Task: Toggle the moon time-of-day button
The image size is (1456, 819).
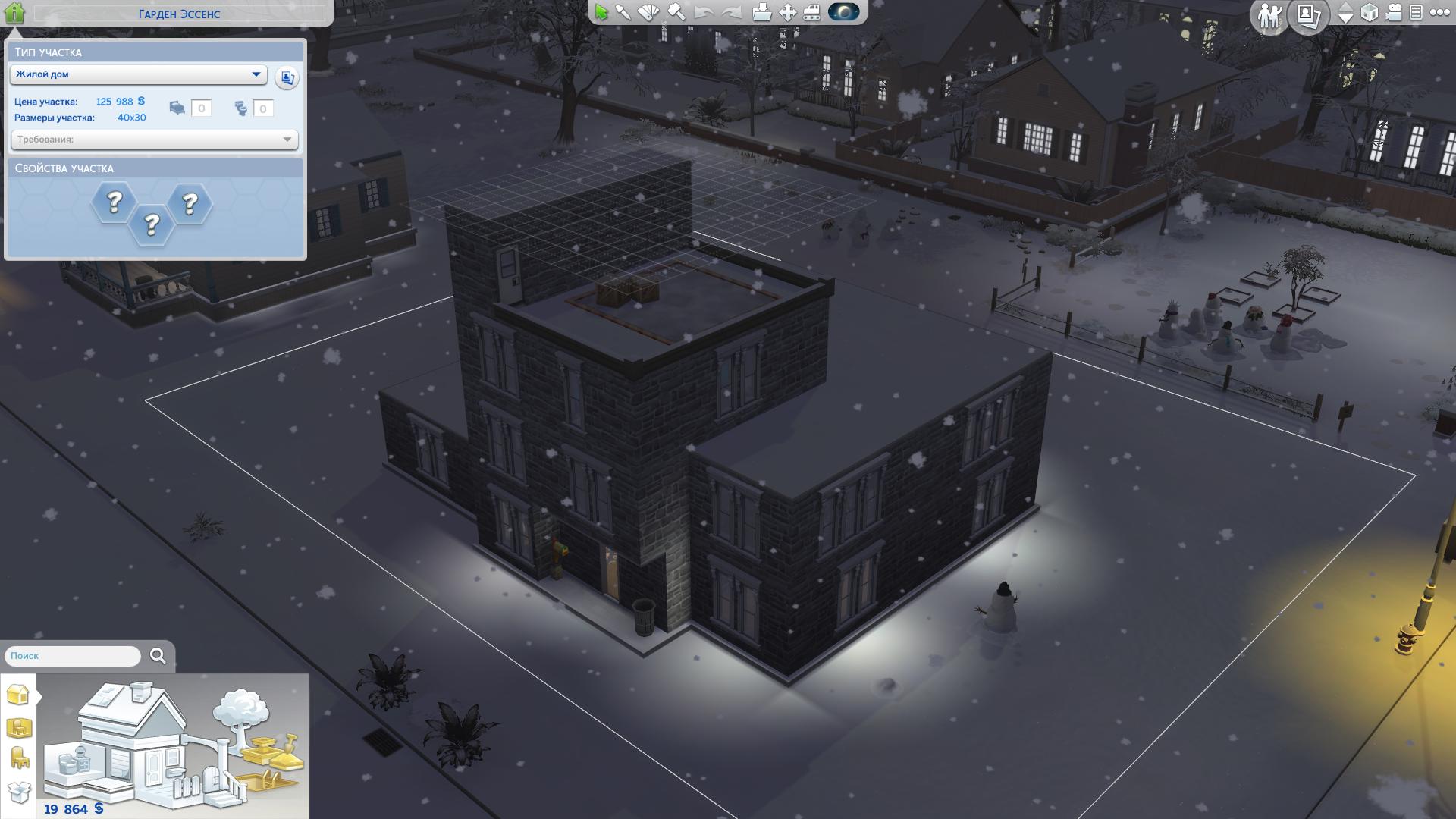Action: coord(844,12)
